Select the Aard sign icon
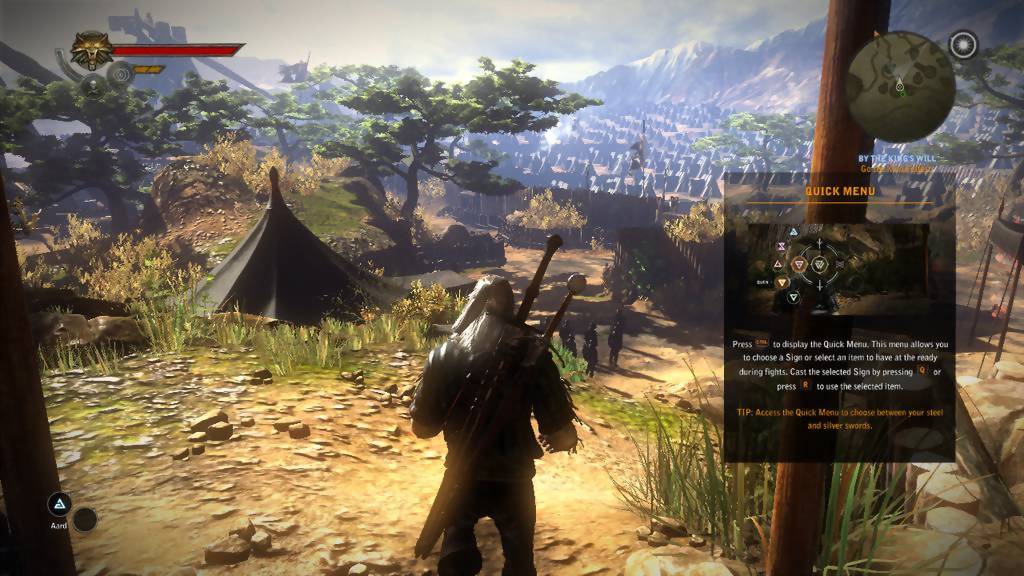The width and height of the screenshot is (1024, 576). tap(60, 503)
